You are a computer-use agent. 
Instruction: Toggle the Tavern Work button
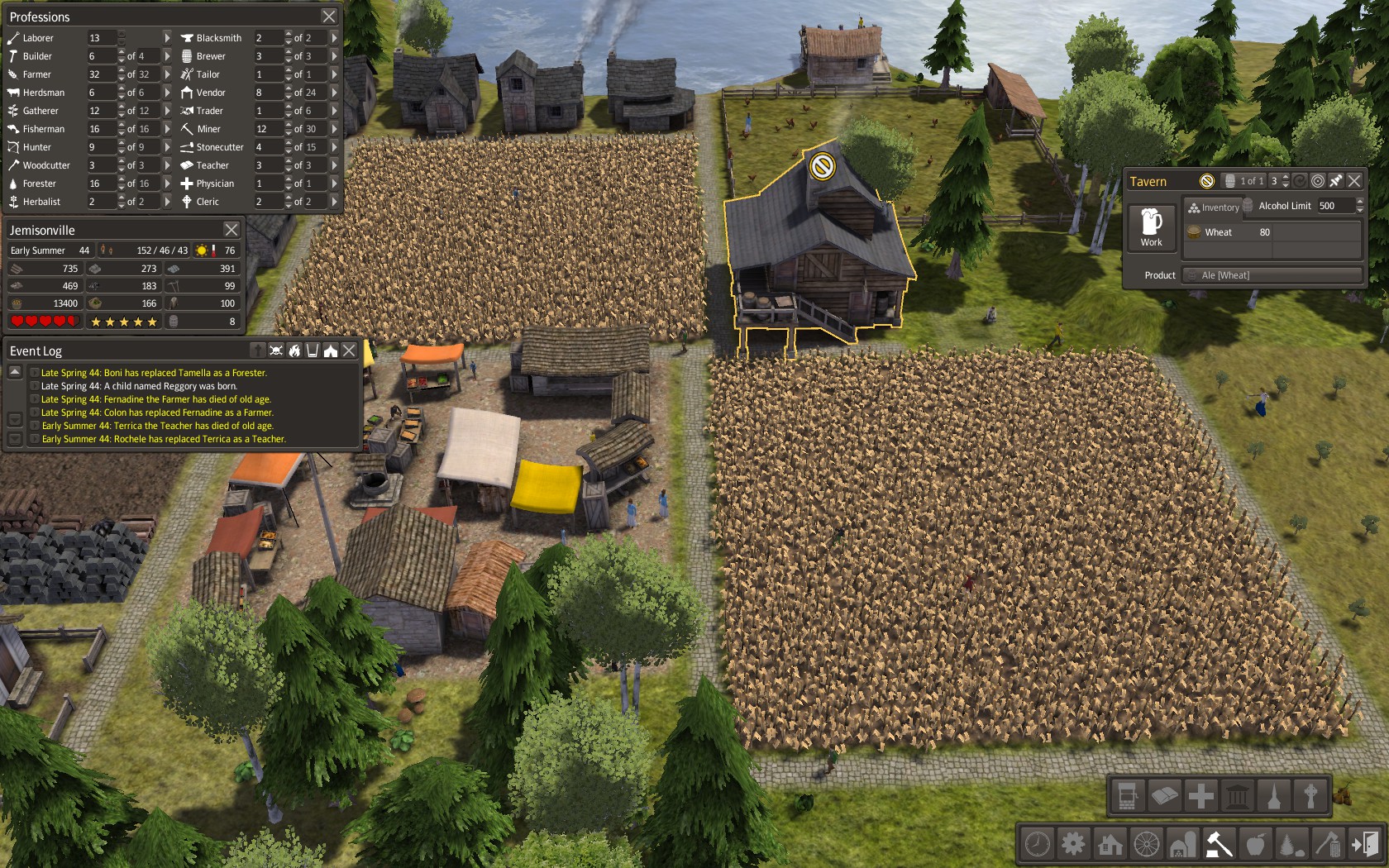click(1151, 227)
